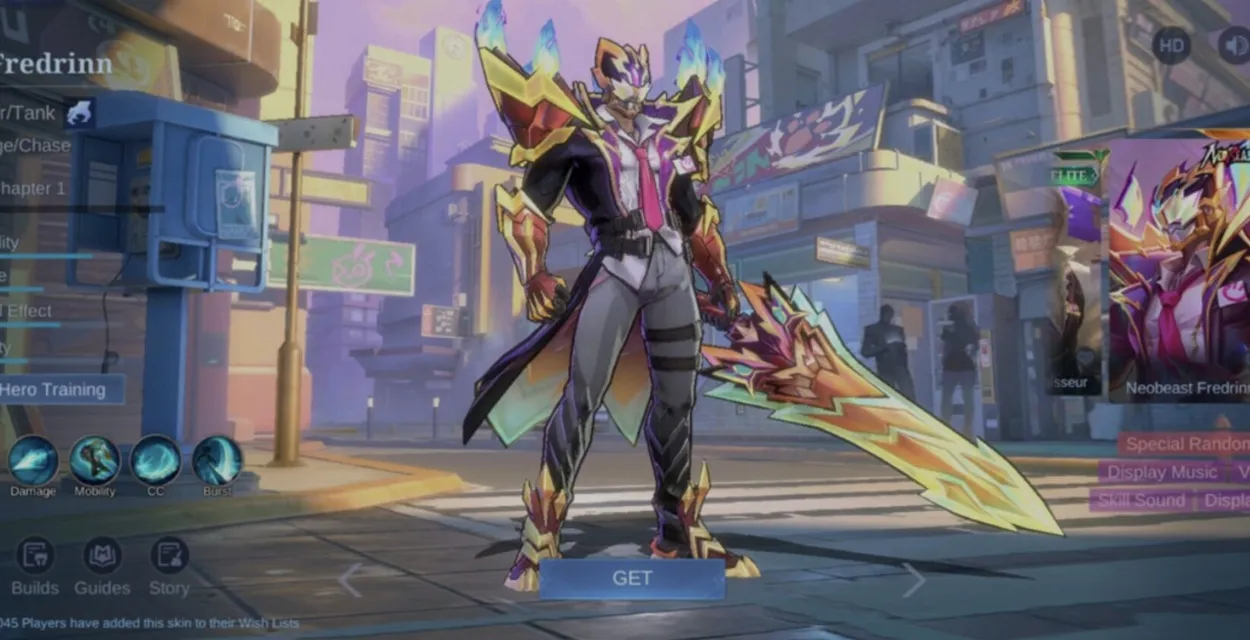
Task: Select the CC skill icon
Action: click(156, 461)
